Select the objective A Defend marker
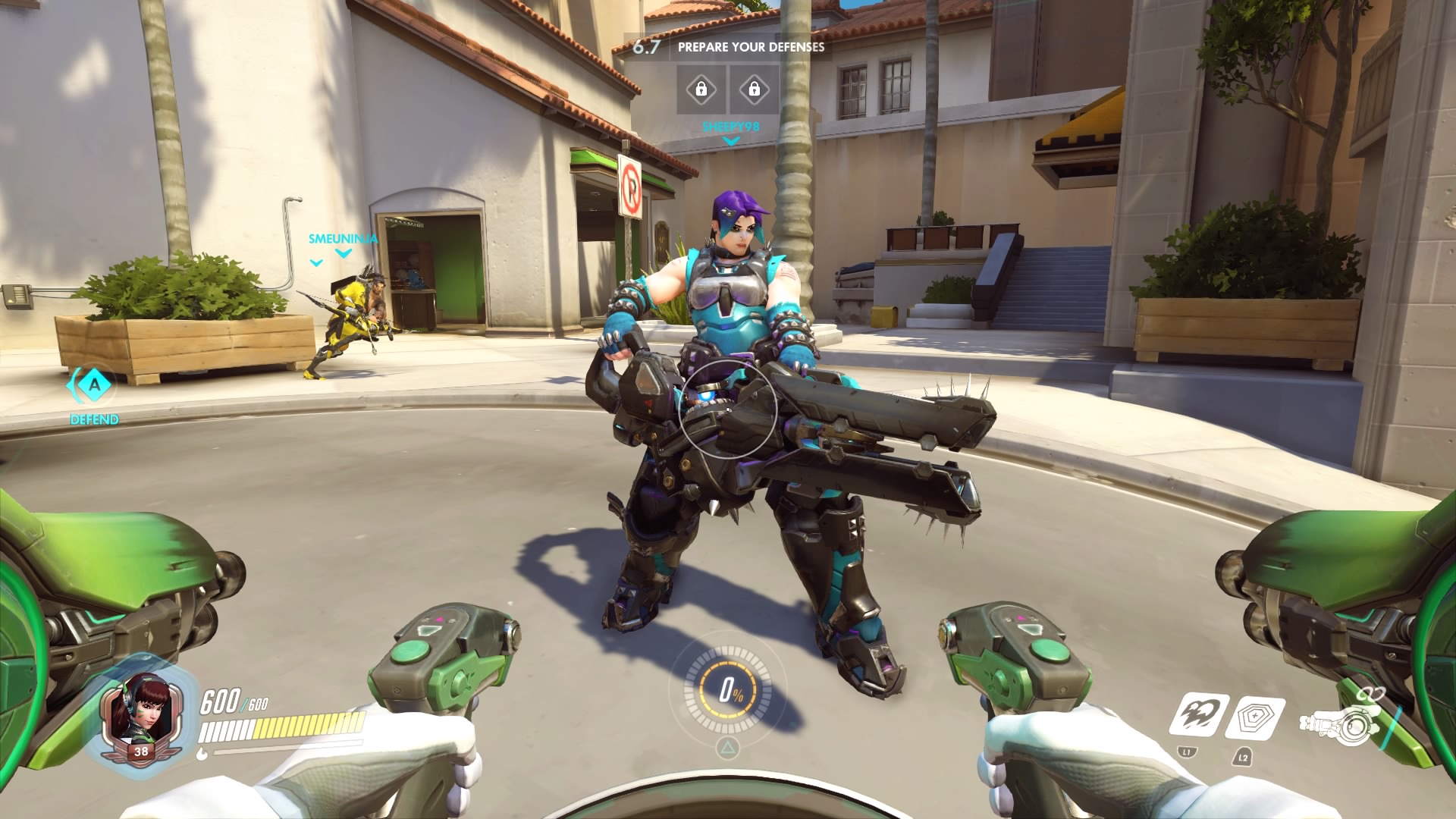The width and height of the screenshot is (1456, 819). pos(94,385)
